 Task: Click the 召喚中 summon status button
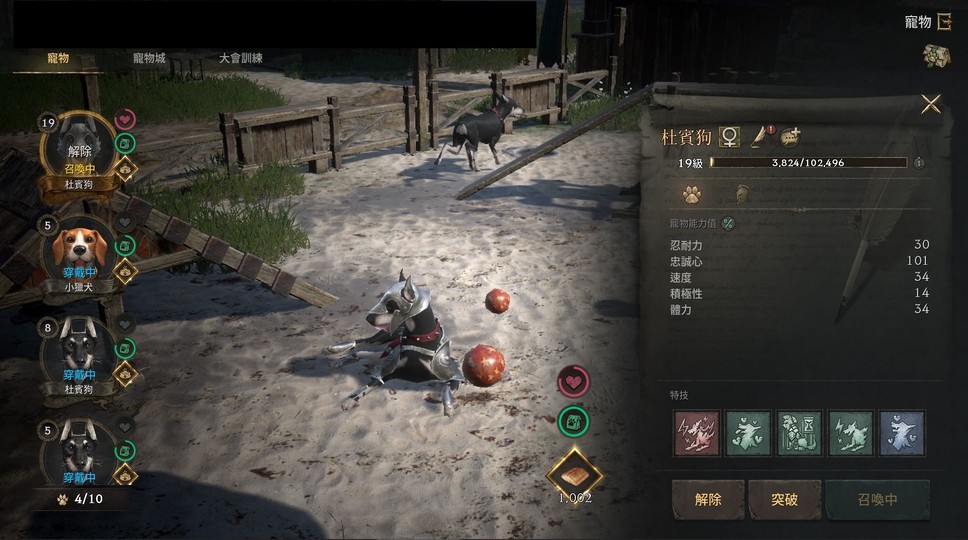click(877, 499)
